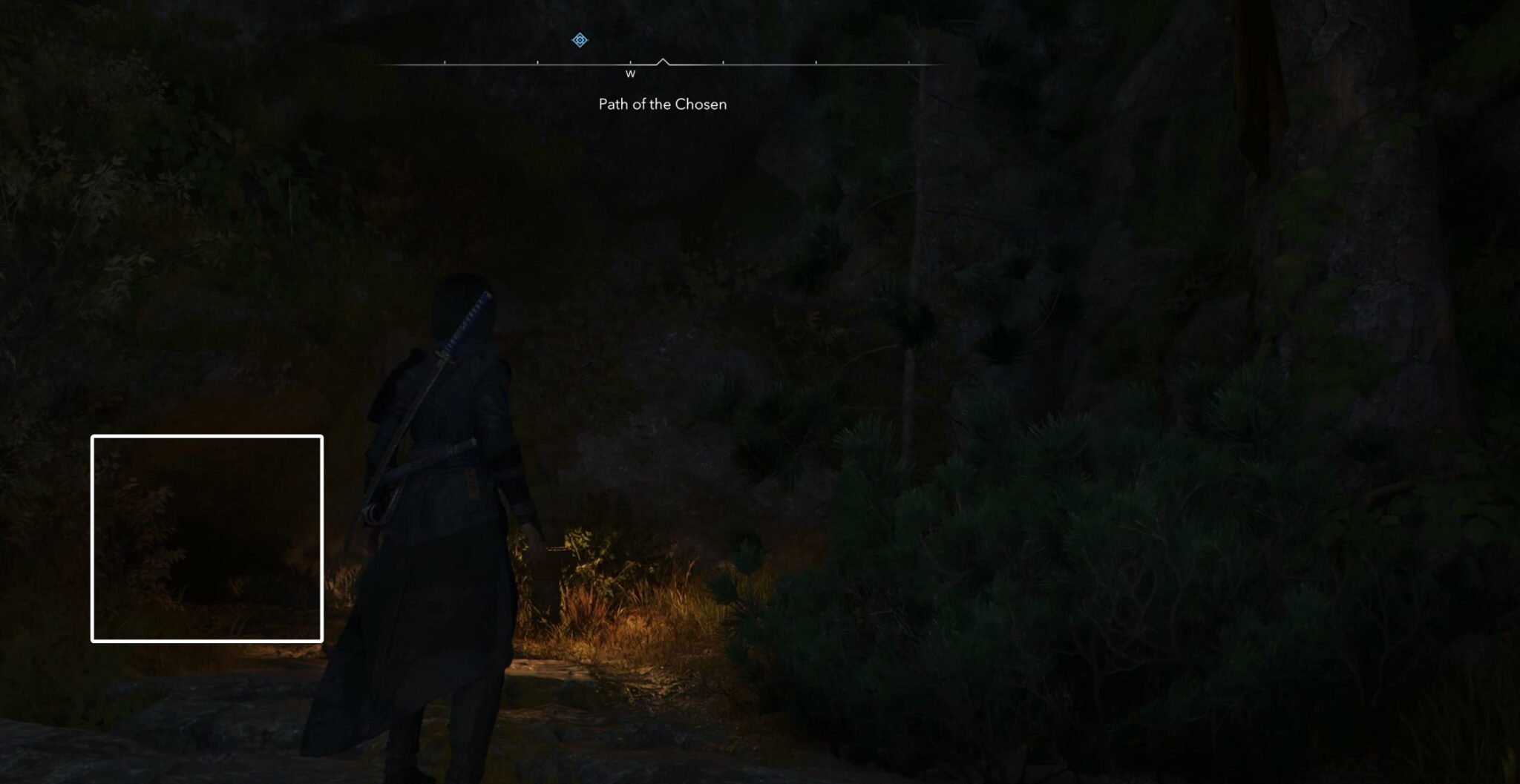Select the glowing waypoint marker above the compass line

(x=578, y=39)
